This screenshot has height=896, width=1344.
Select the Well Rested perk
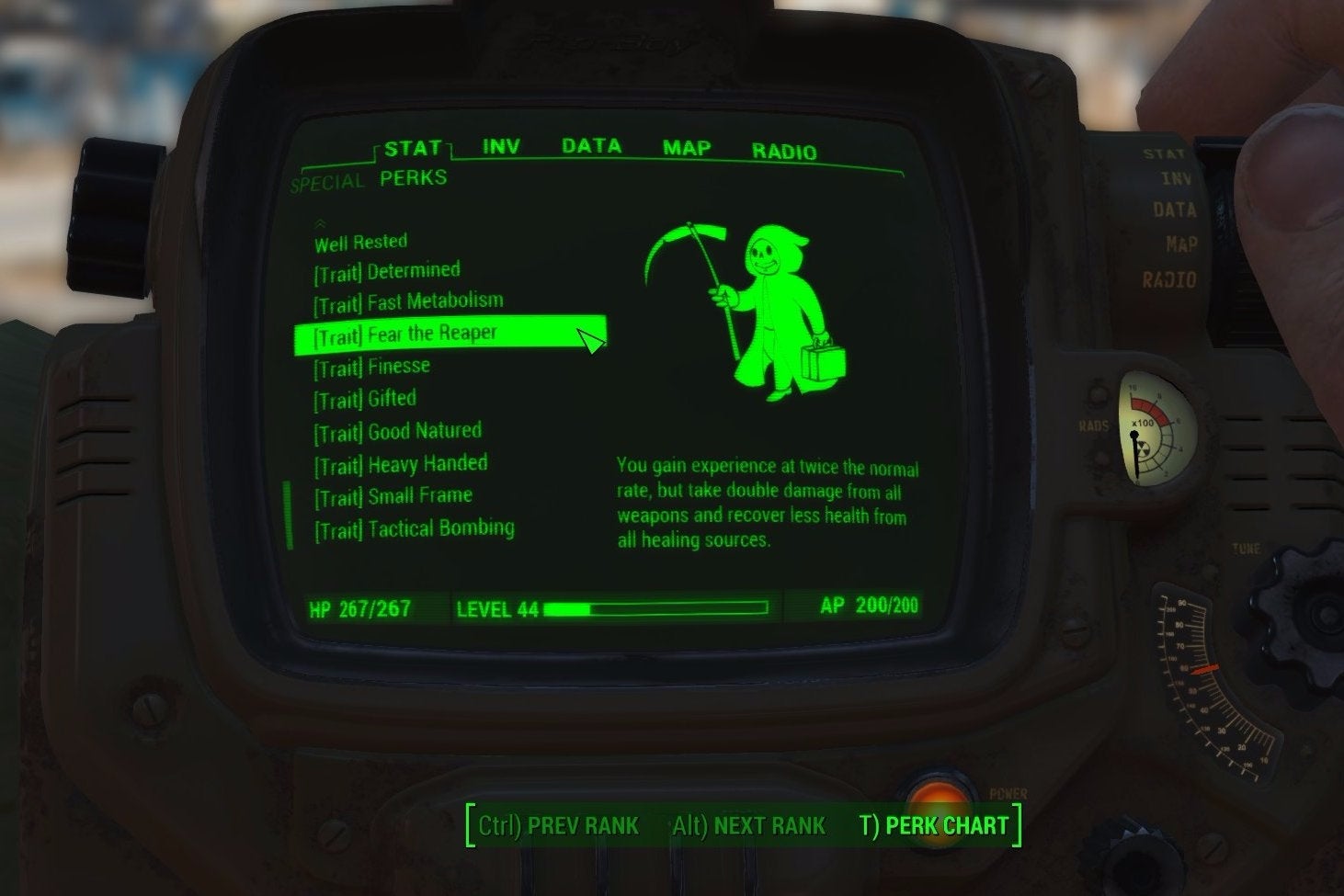coord(360,241)
